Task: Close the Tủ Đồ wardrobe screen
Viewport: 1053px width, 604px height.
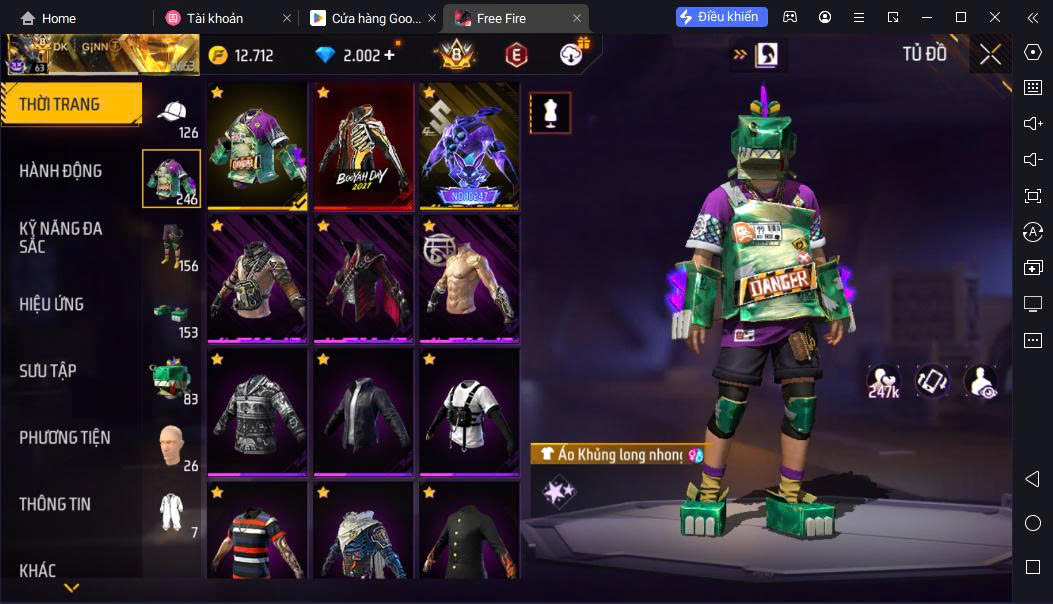Action: 990,54
